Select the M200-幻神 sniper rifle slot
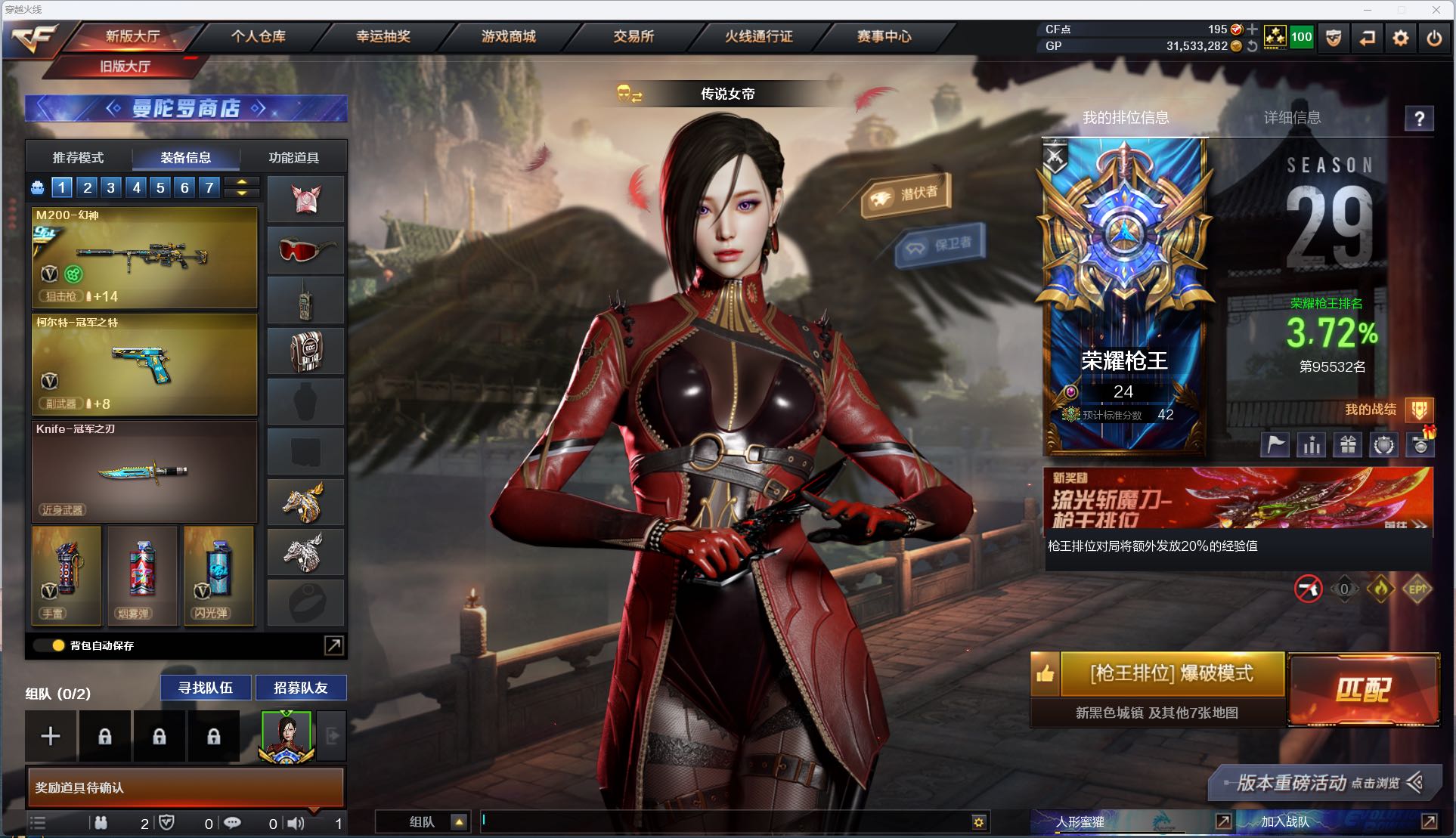This screenshot has width=1456, height=838. point(144,258)
